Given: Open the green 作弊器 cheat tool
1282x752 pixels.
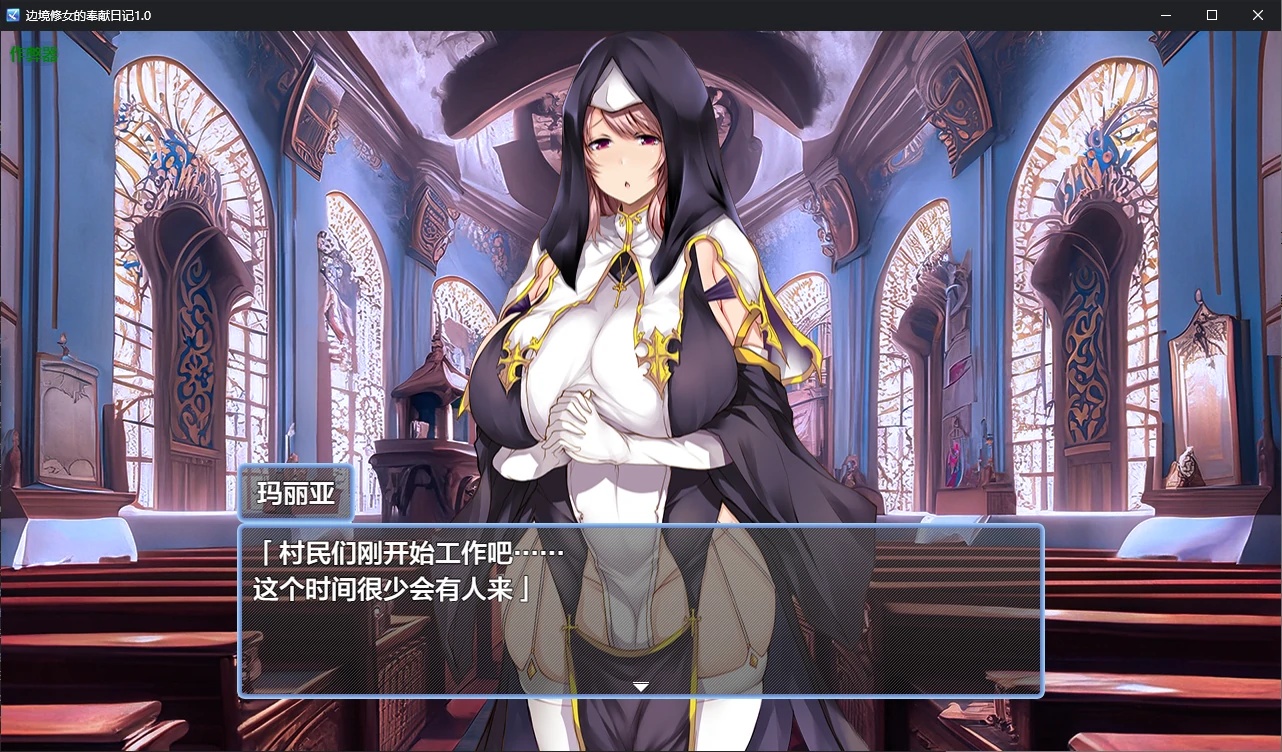Looking at the screenshot, I should click(32, 53).
